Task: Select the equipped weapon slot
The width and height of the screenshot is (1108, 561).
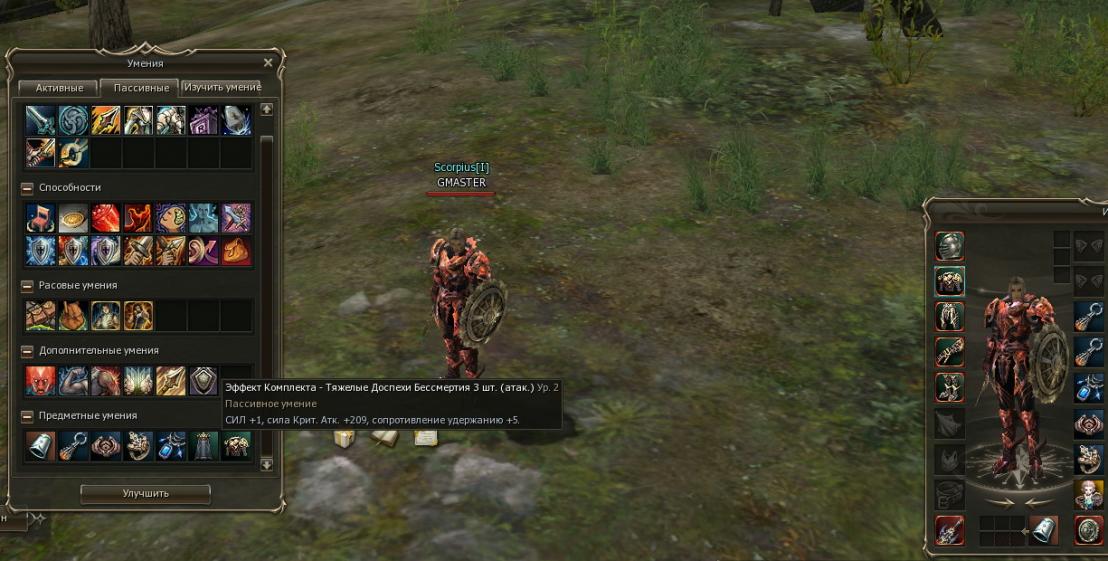Action: click(949, 529)
